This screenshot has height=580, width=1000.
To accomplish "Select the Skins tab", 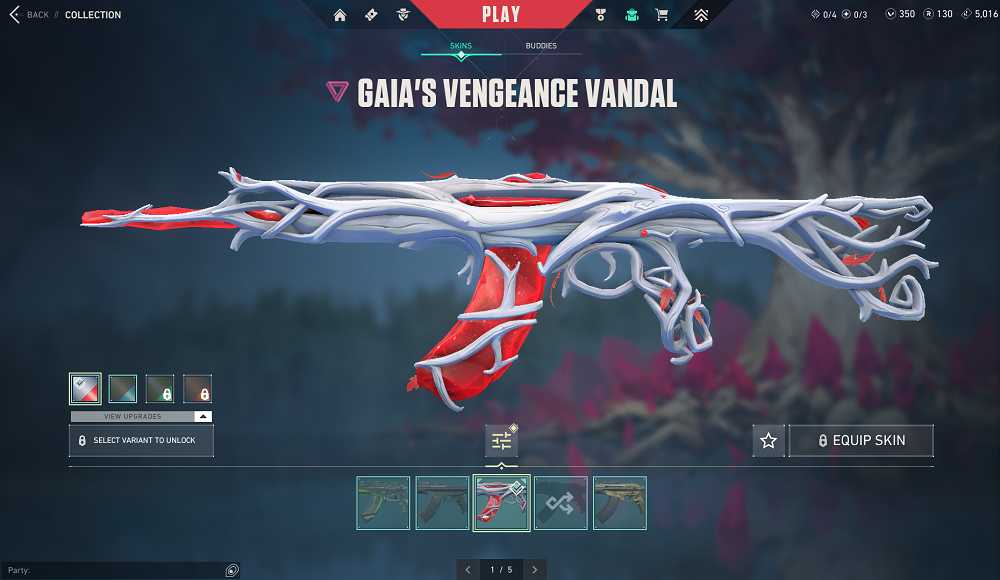I will [x=460, y=46].
